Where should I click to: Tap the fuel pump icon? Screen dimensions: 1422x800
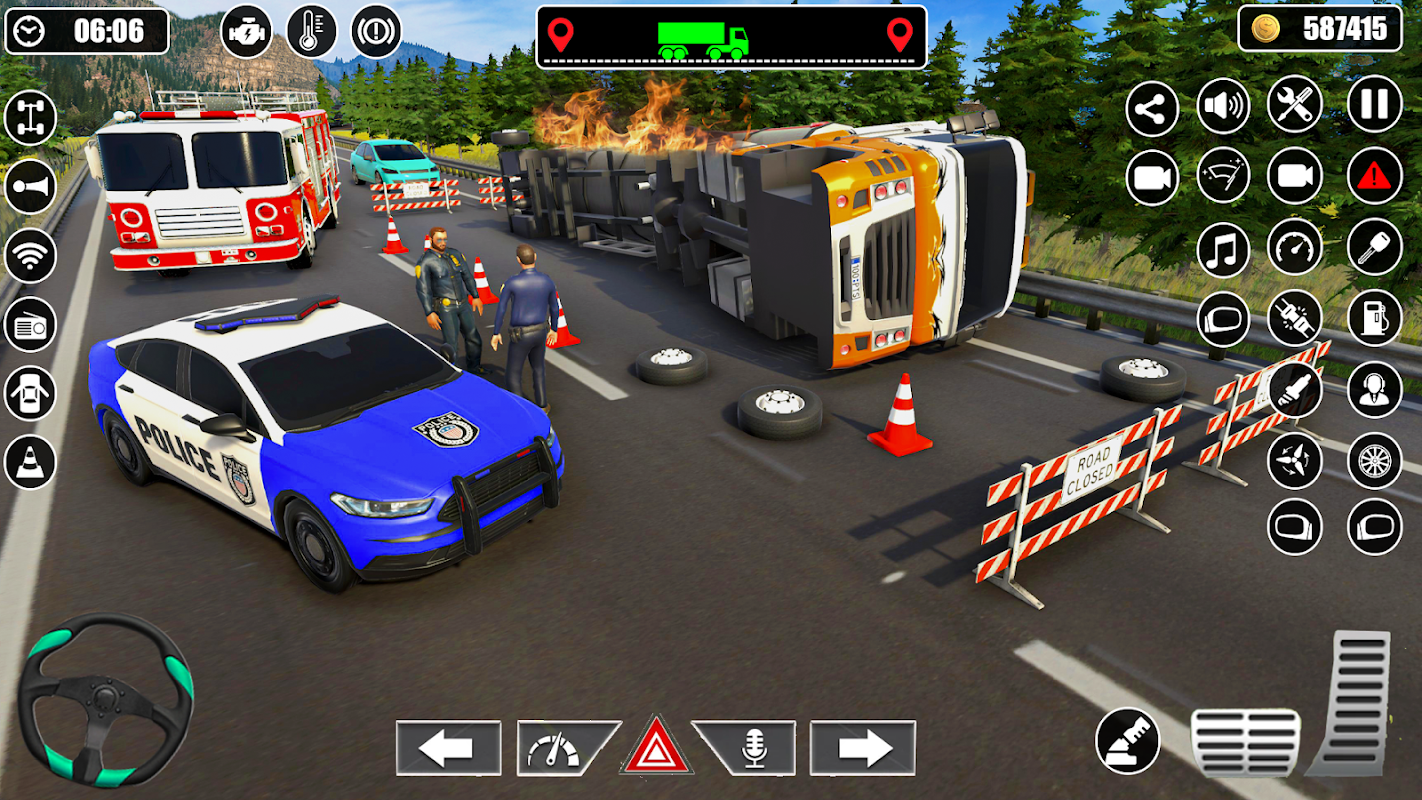(1375, 319)
